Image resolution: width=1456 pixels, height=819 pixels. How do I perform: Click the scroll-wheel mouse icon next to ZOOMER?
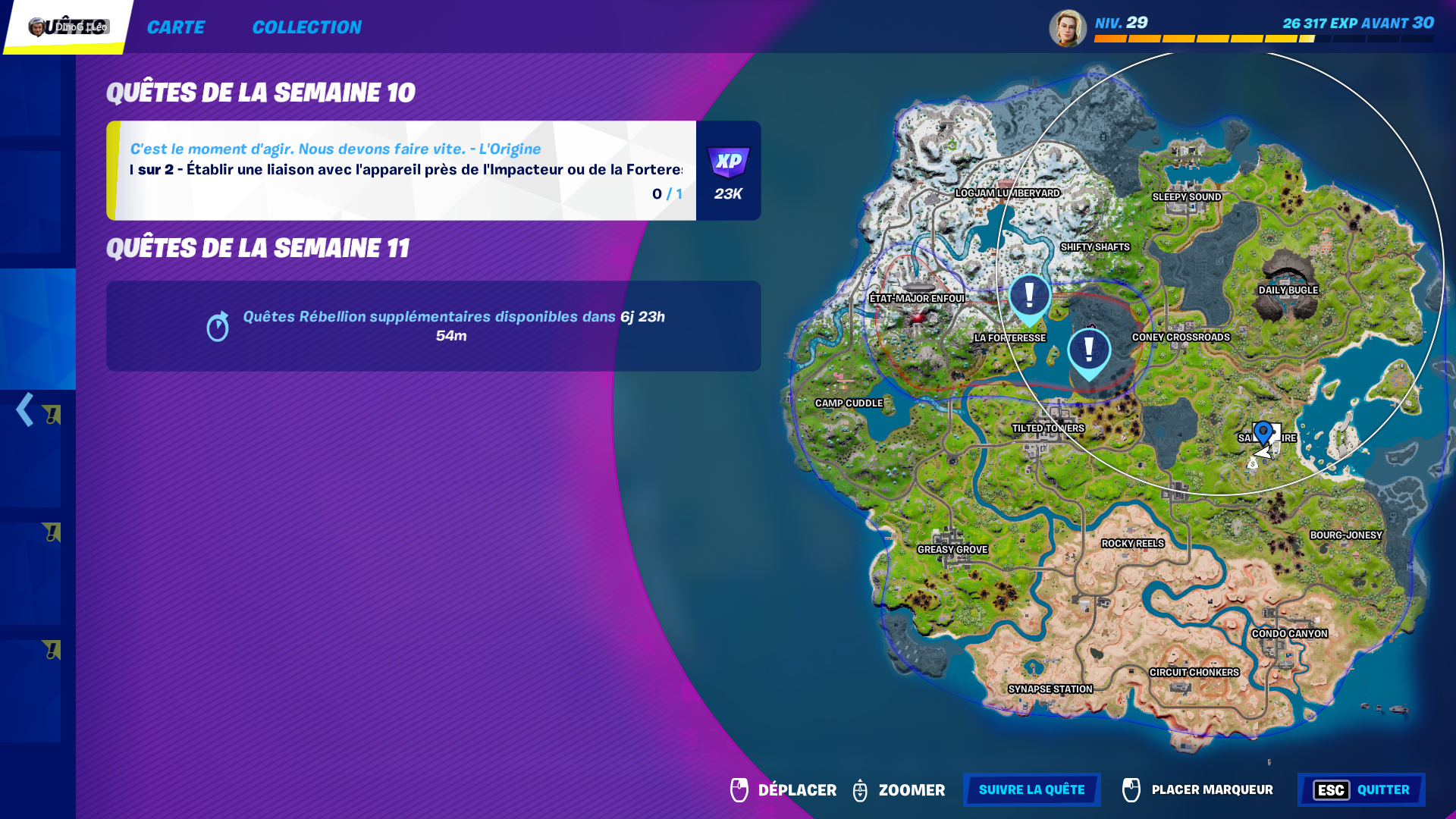860,789
